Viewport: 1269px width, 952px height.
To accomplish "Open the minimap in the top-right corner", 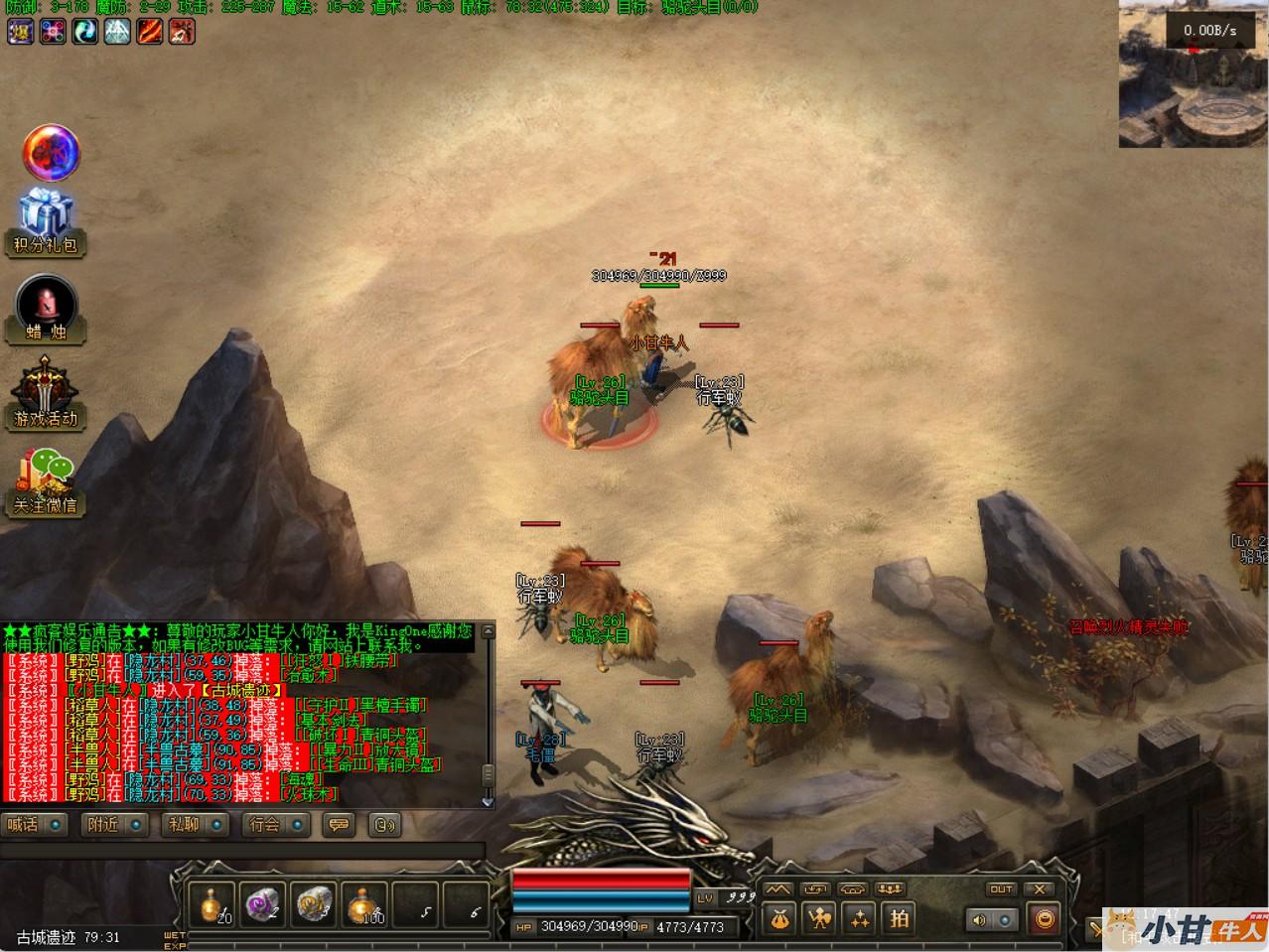I will pyautogui.click(x=1193, y=74).
